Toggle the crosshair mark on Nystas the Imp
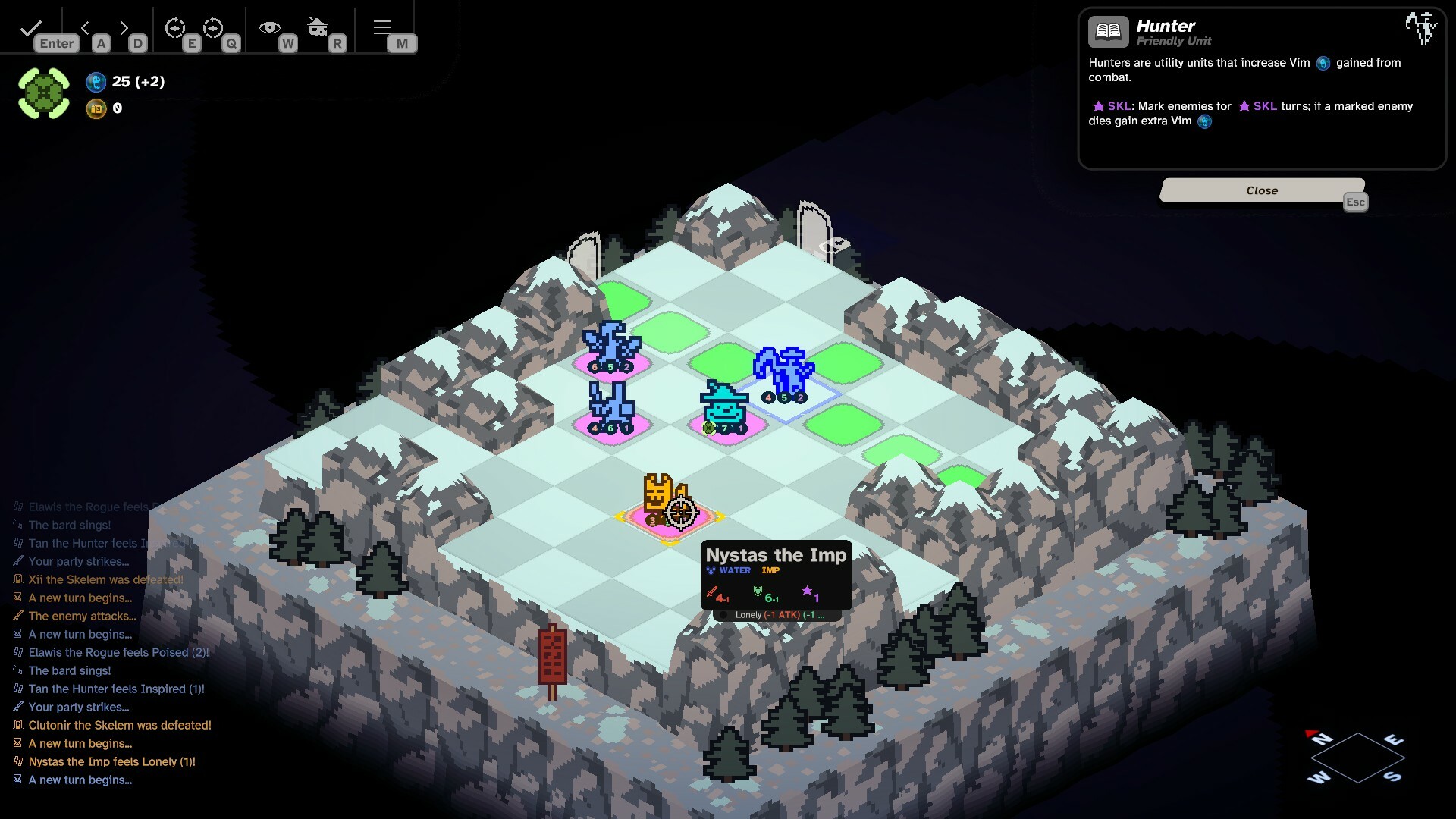The image size is (1456, 819). 680,513
